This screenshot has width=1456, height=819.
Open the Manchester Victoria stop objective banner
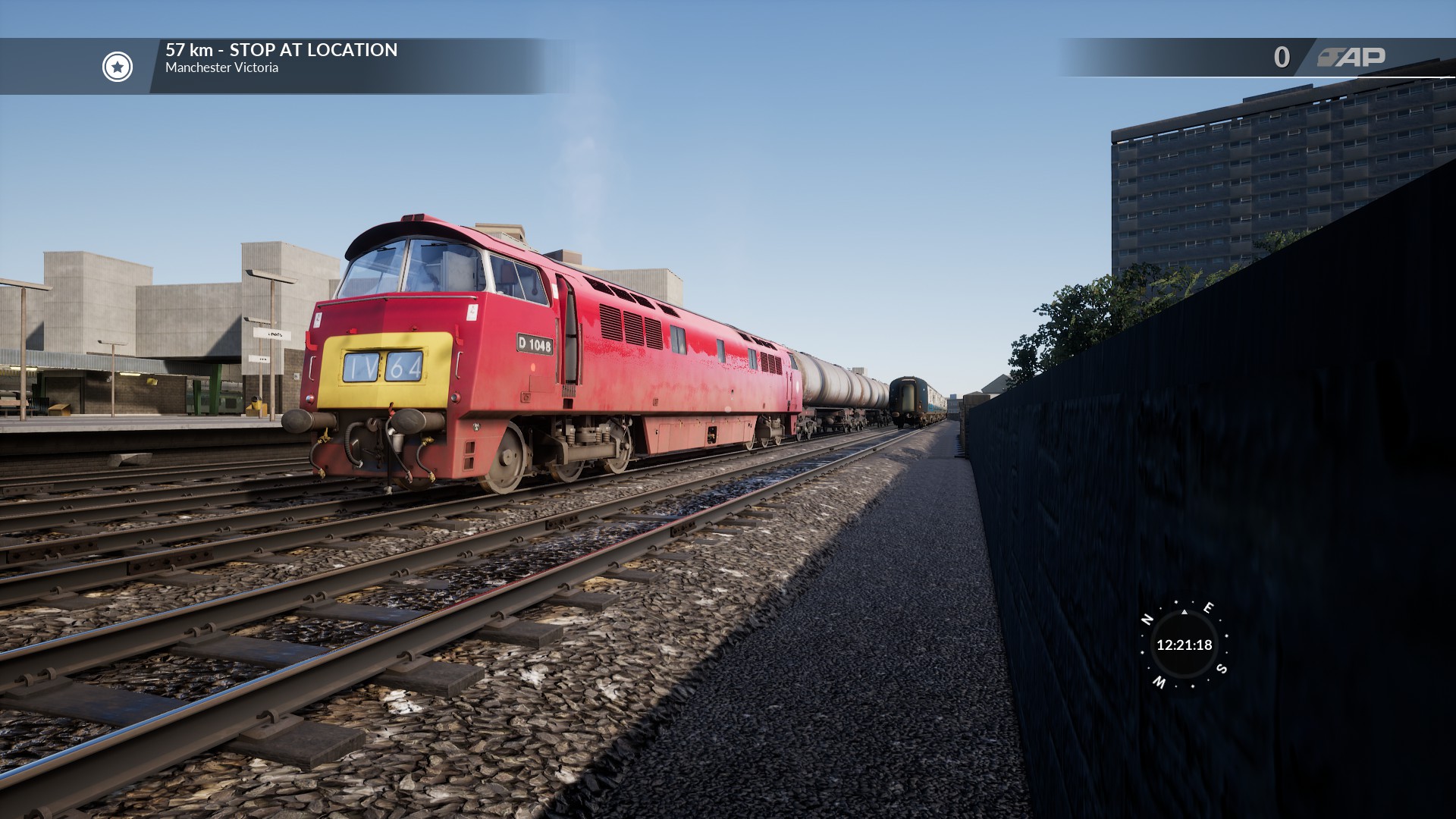pos(281,58)
